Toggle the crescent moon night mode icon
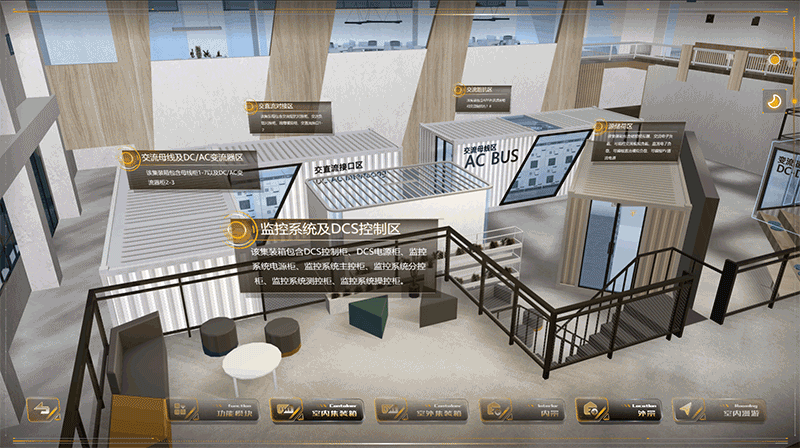The height and width of the screenshot is (448, 800). tap(773, 100)
